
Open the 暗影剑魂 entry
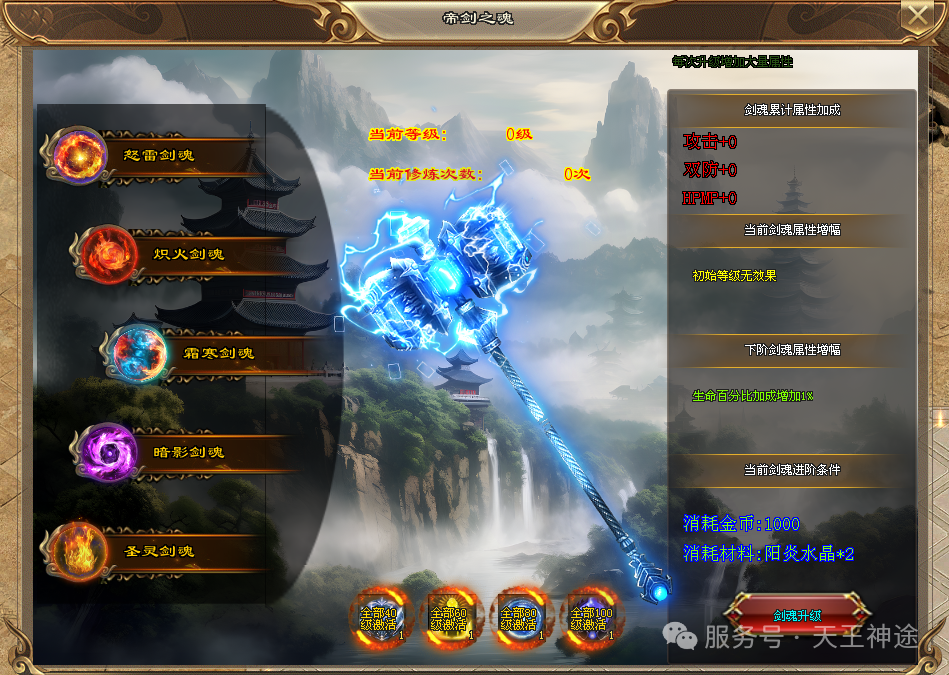180,452
